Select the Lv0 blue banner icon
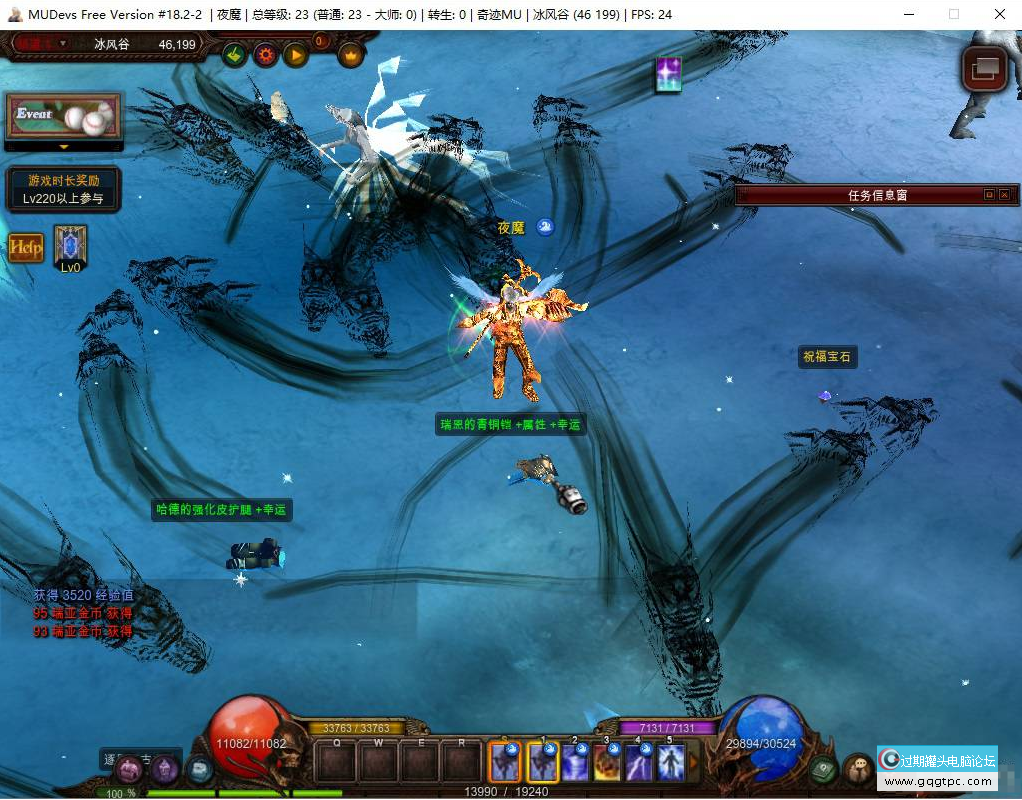This screenshot has width=1022, height=800. (x=70, y=247)
